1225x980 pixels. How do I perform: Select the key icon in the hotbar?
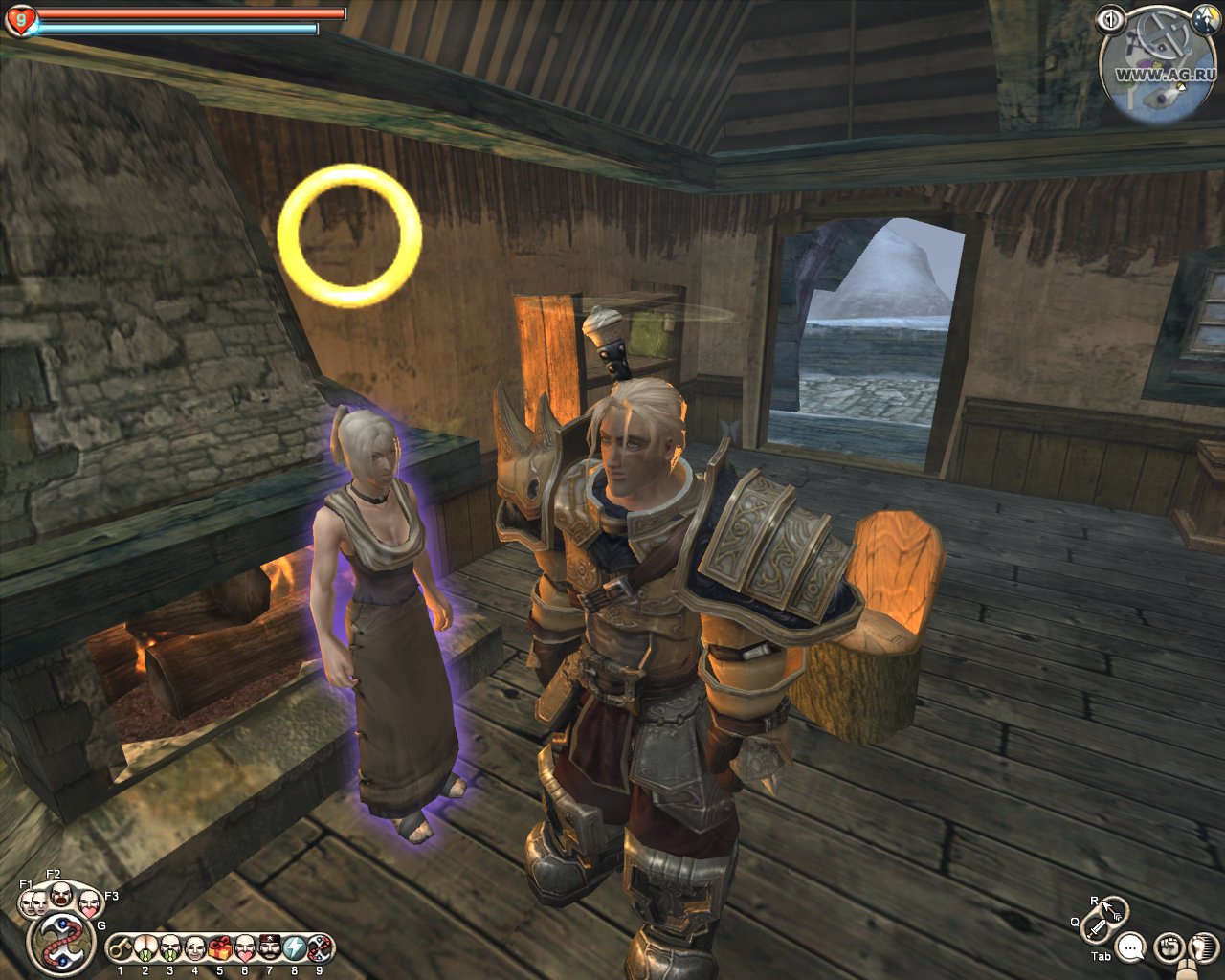[120, 948]
